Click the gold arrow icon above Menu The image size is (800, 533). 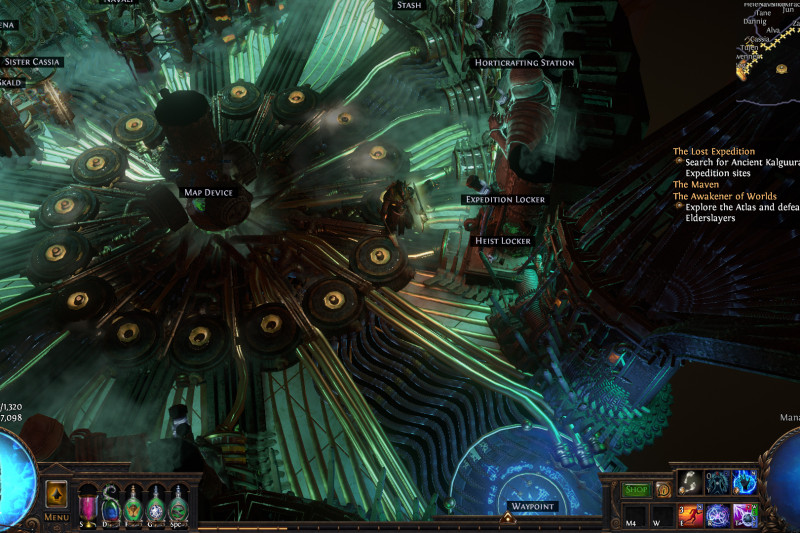pos(56,495)
